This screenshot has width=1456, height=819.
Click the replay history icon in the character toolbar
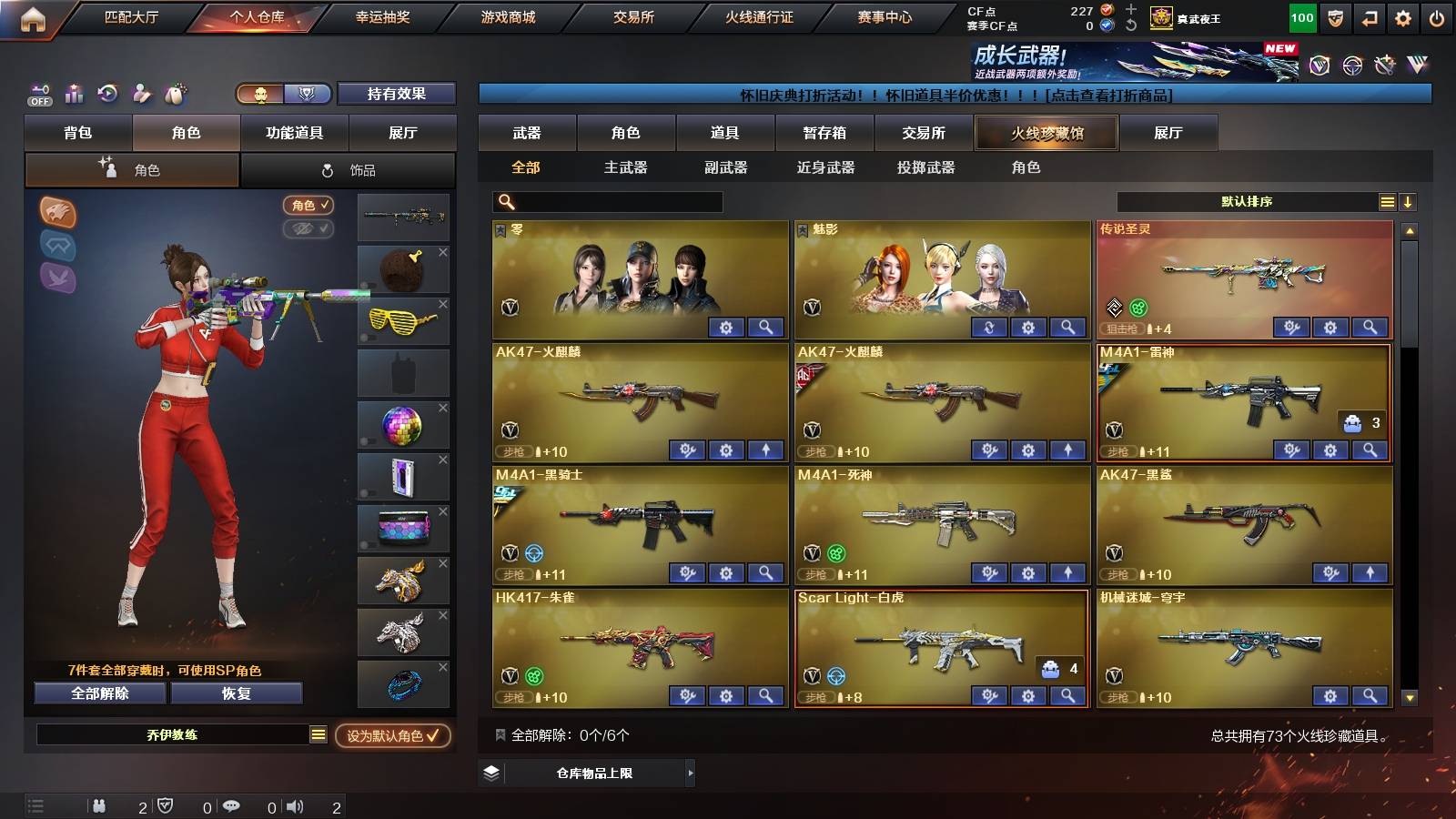[108, 94]
